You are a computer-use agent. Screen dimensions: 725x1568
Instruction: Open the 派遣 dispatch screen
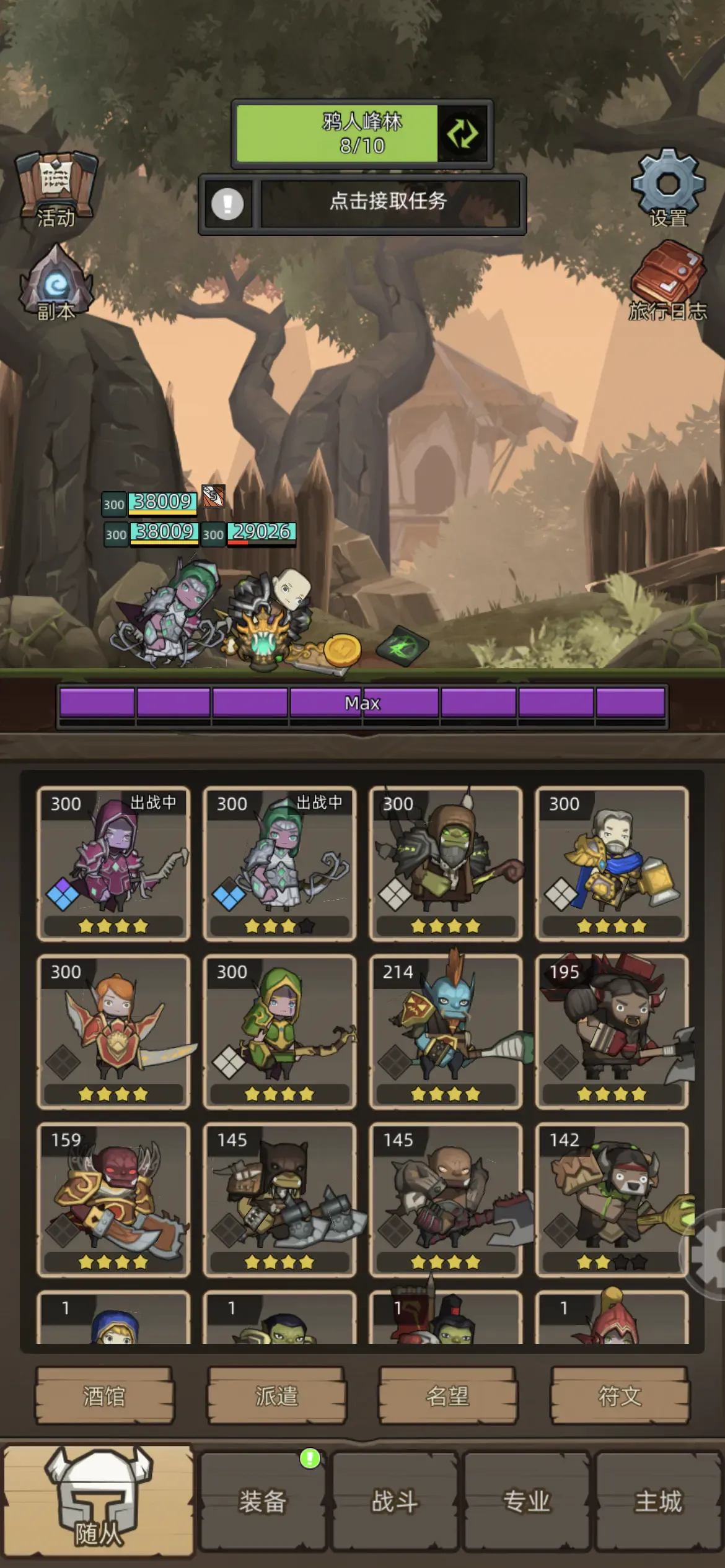coord(276,1396)
